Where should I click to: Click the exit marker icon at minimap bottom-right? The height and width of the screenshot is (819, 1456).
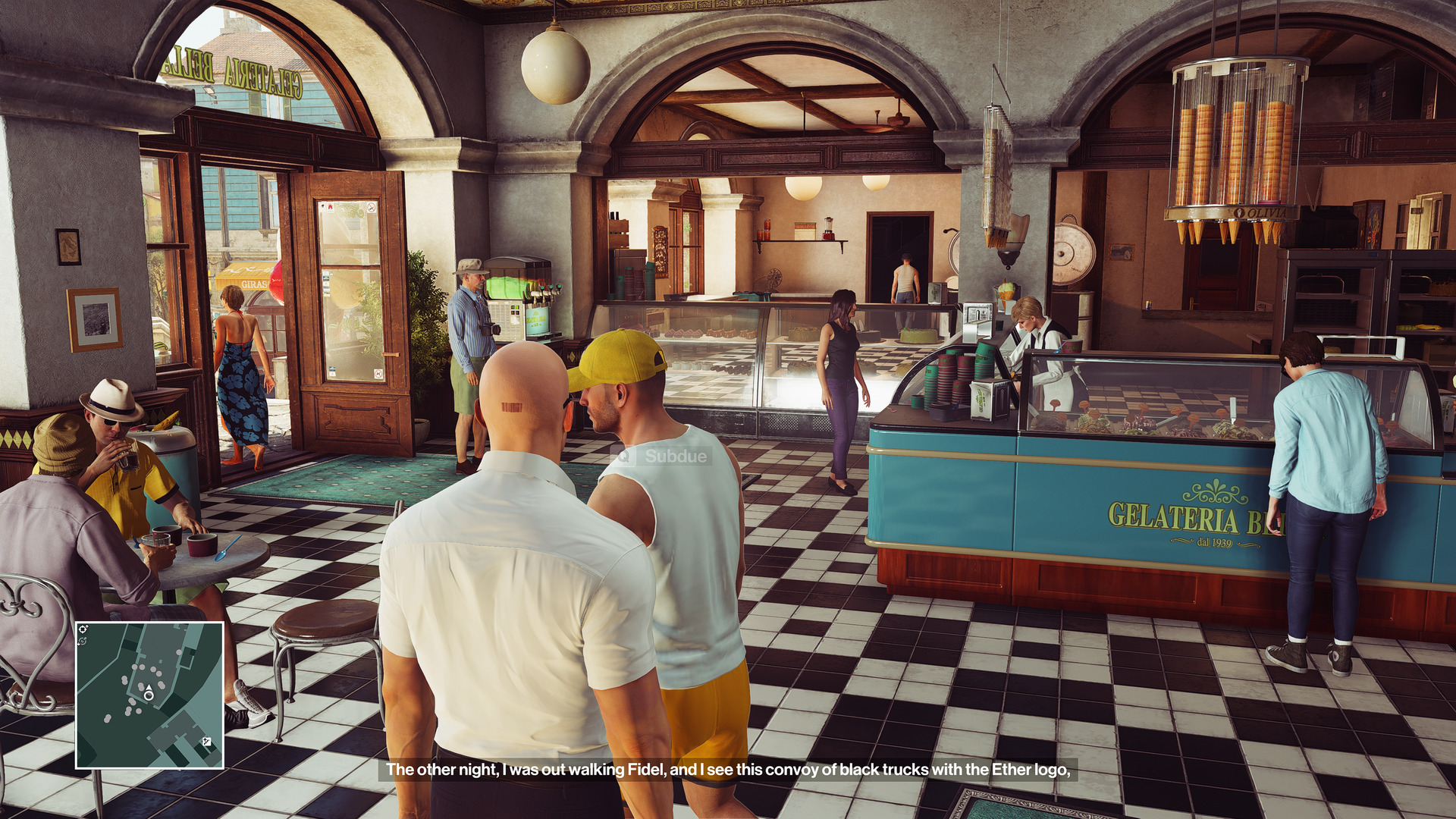coord(207,742)
